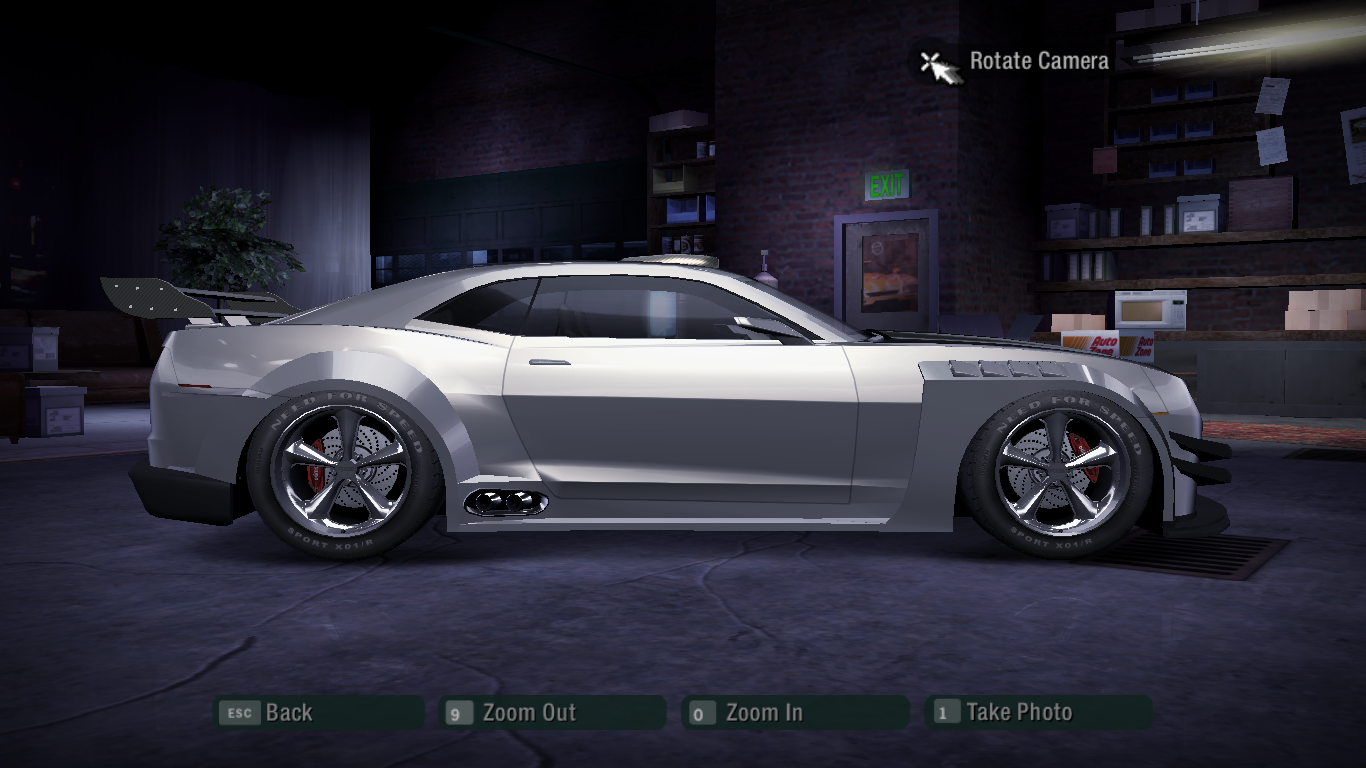Activate the Take Photo button
Image resolution: width=1366 pixels, height=768 pixels.
[1038, 713]
